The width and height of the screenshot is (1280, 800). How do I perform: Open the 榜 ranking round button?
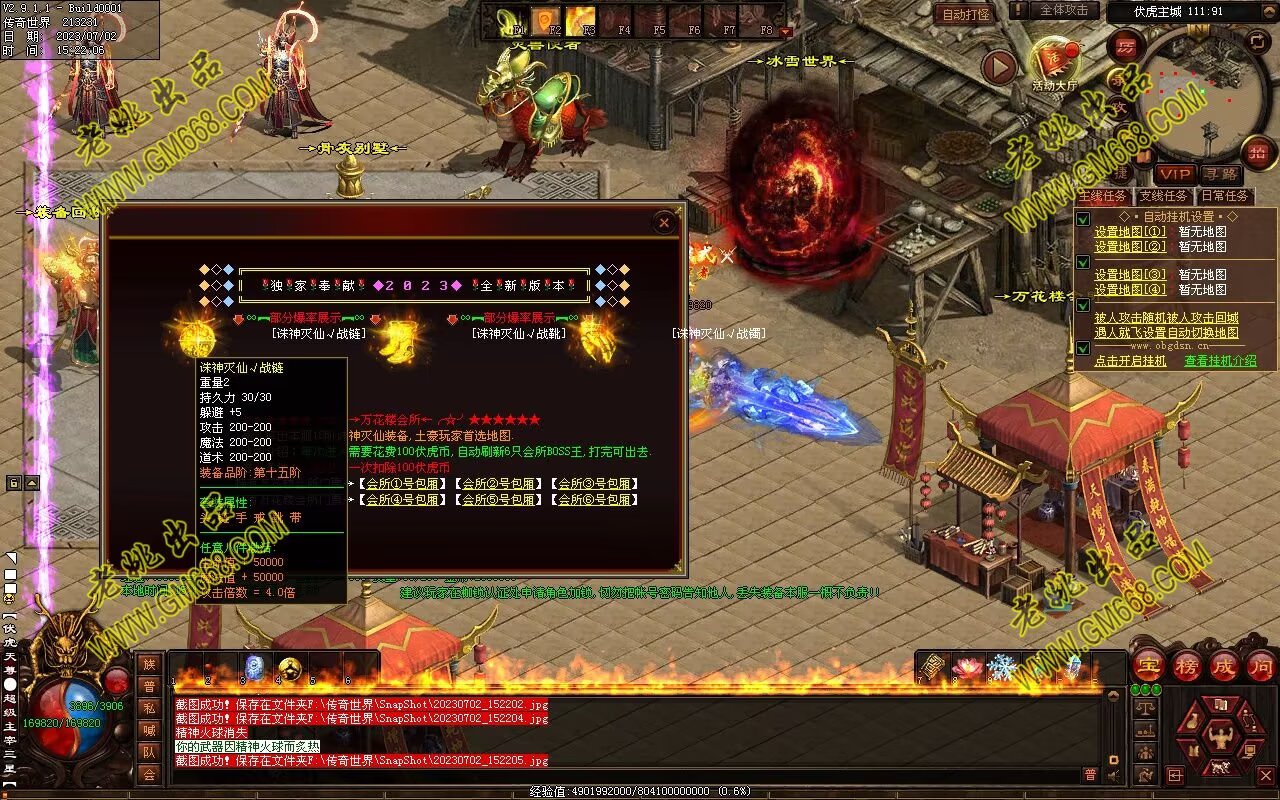1186,665
